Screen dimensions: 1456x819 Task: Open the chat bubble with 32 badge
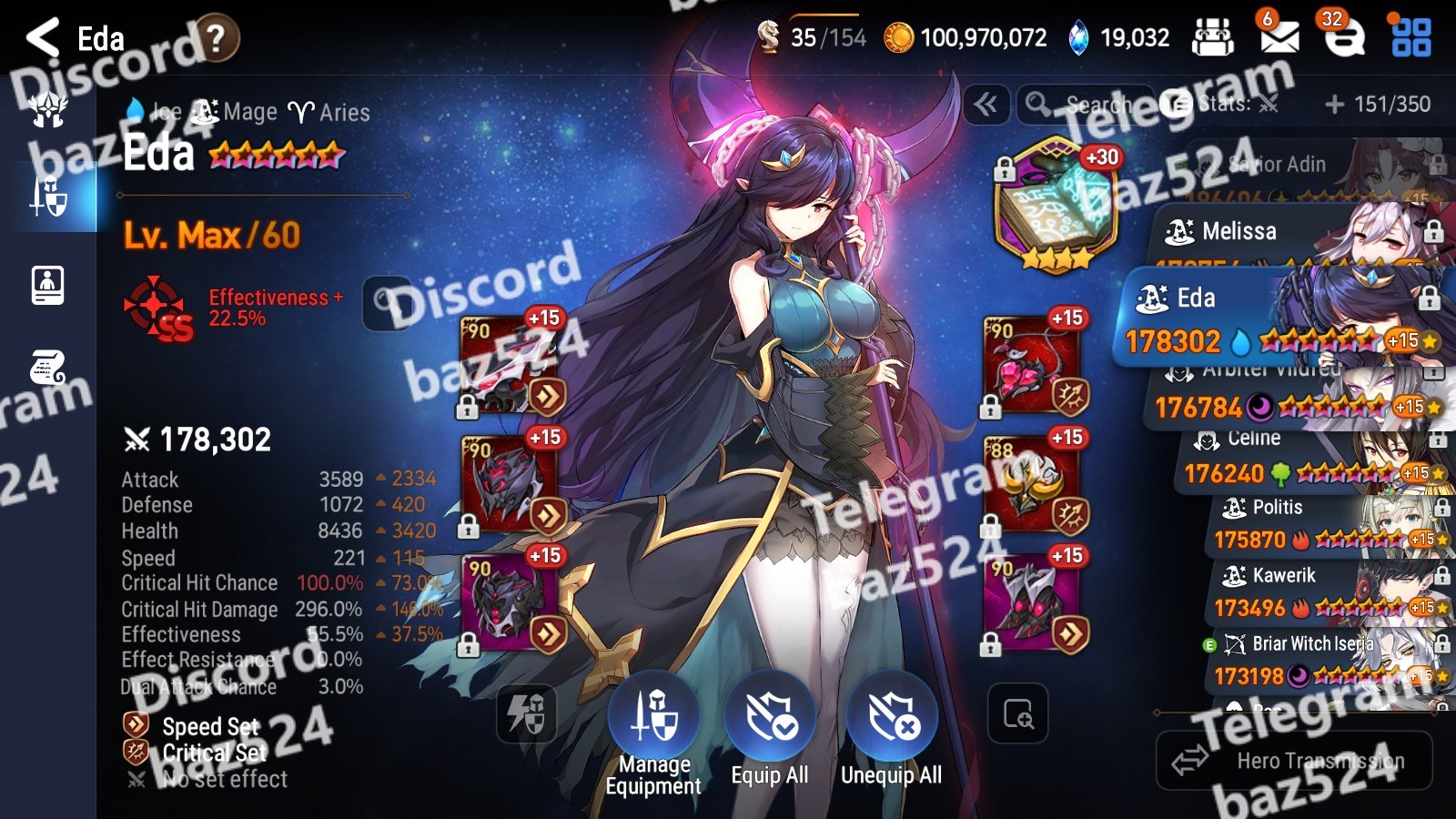click(x=1343, y=36)
